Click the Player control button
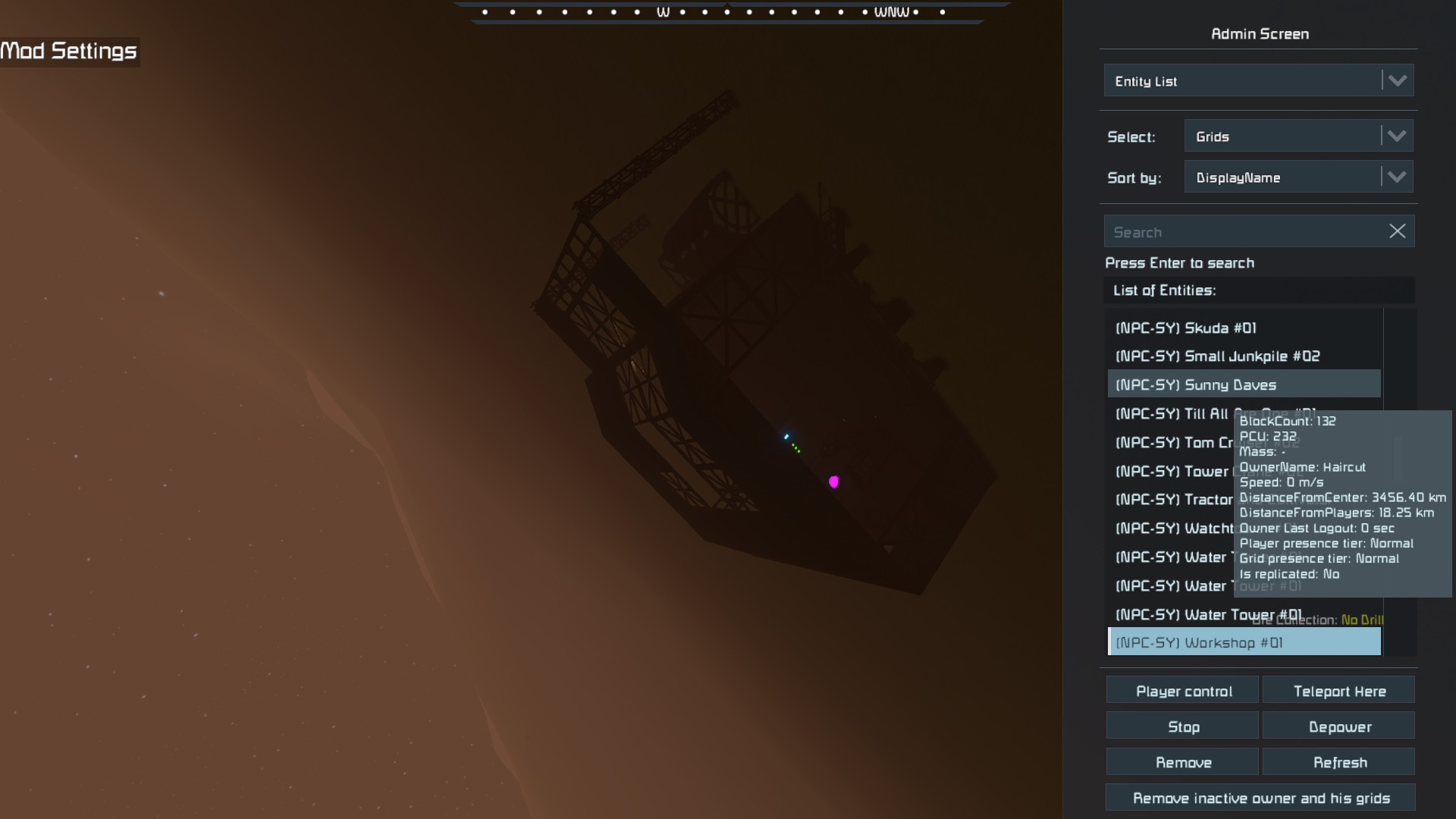Viewport: 1456px width, 819px height. pos(1183,692)
